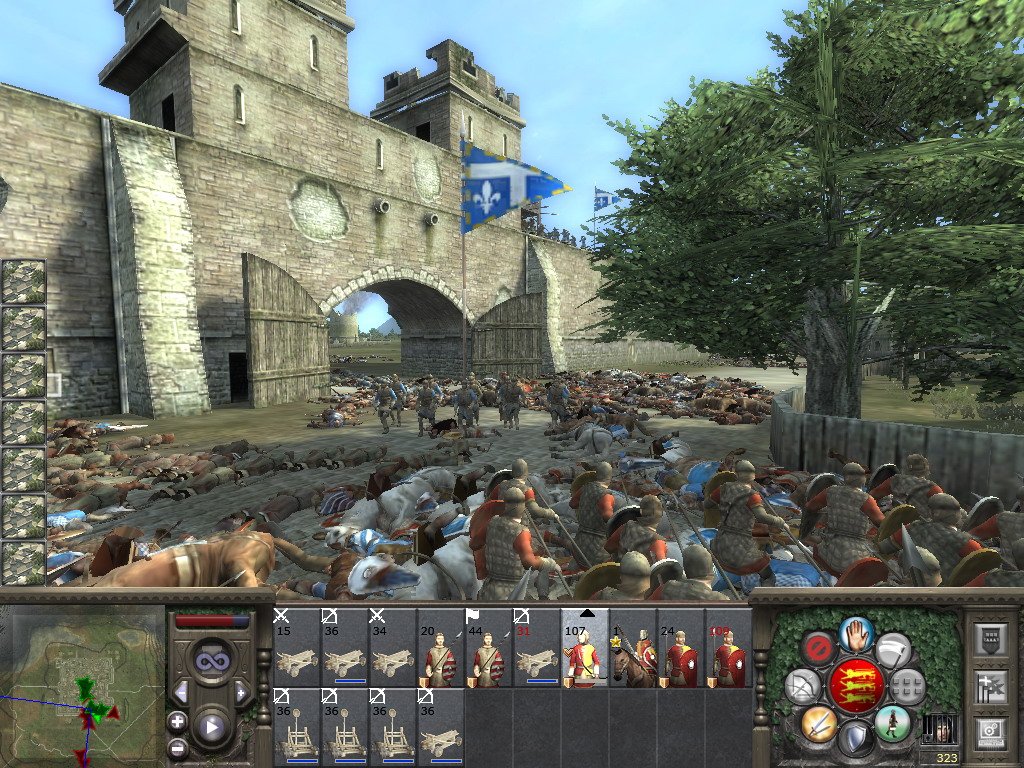
Task: Zoom out the minimap with minus button
Action: click(177, 747)
